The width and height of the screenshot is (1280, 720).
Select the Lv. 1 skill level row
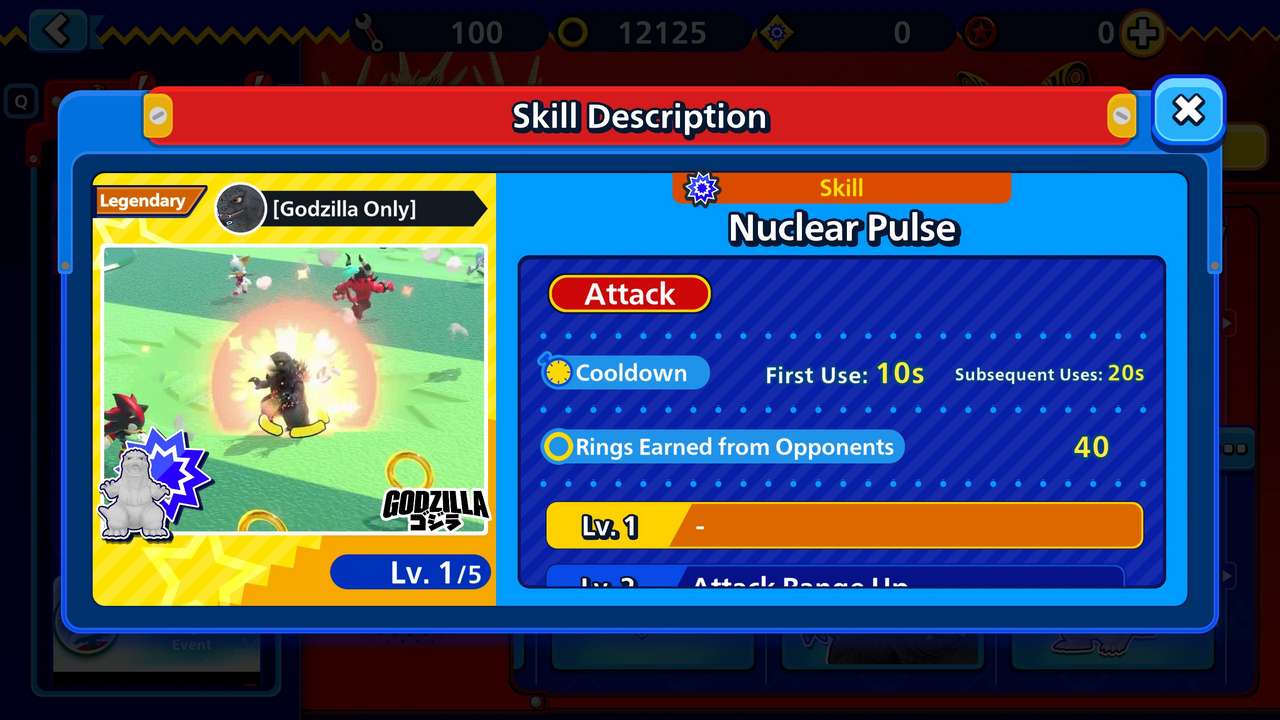[844, 526]
